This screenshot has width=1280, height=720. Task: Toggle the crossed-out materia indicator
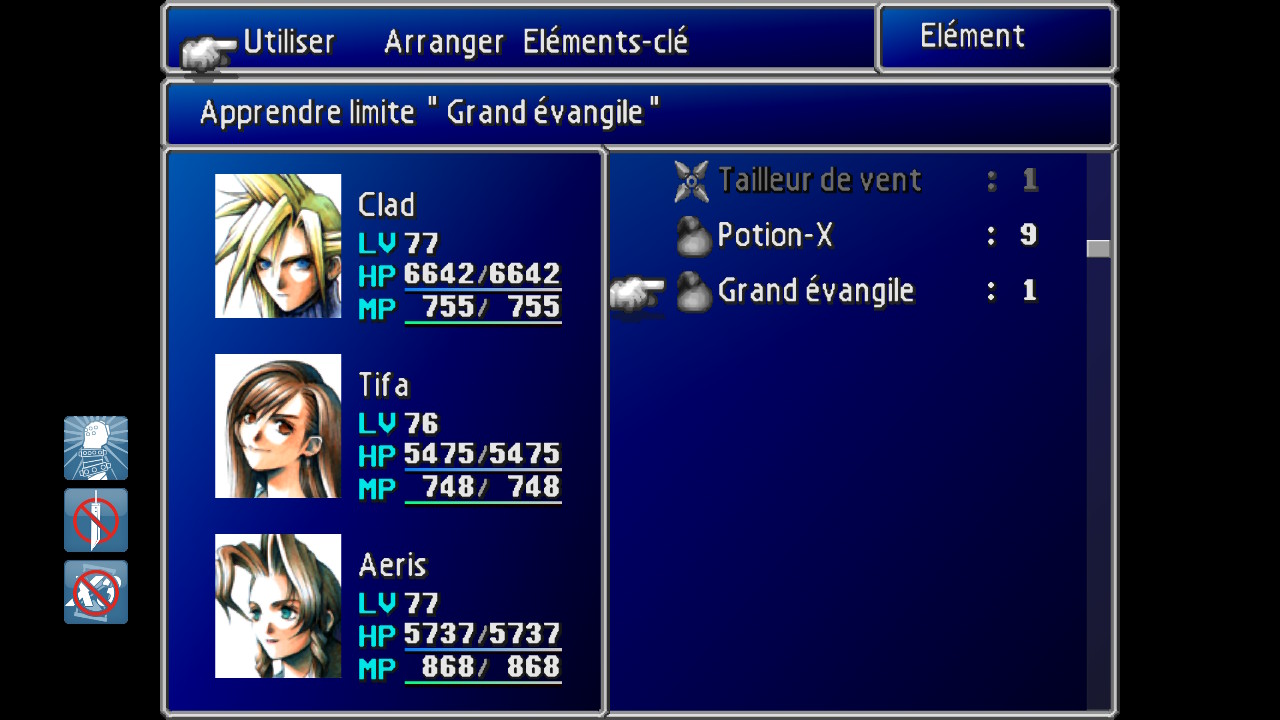(95, 593)
